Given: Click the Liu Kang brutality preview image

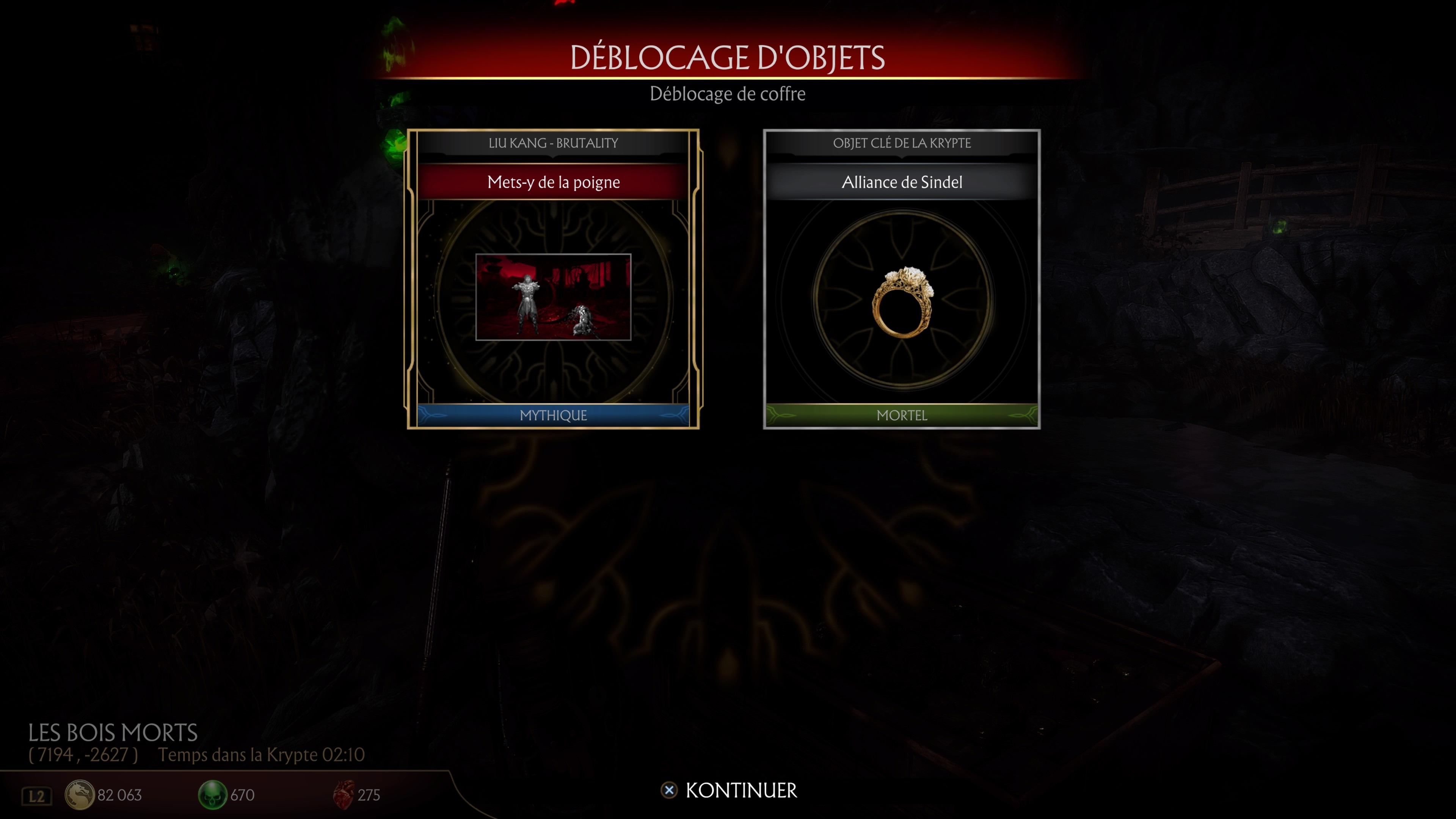Looking at the screenshot, I should [553, 297].
